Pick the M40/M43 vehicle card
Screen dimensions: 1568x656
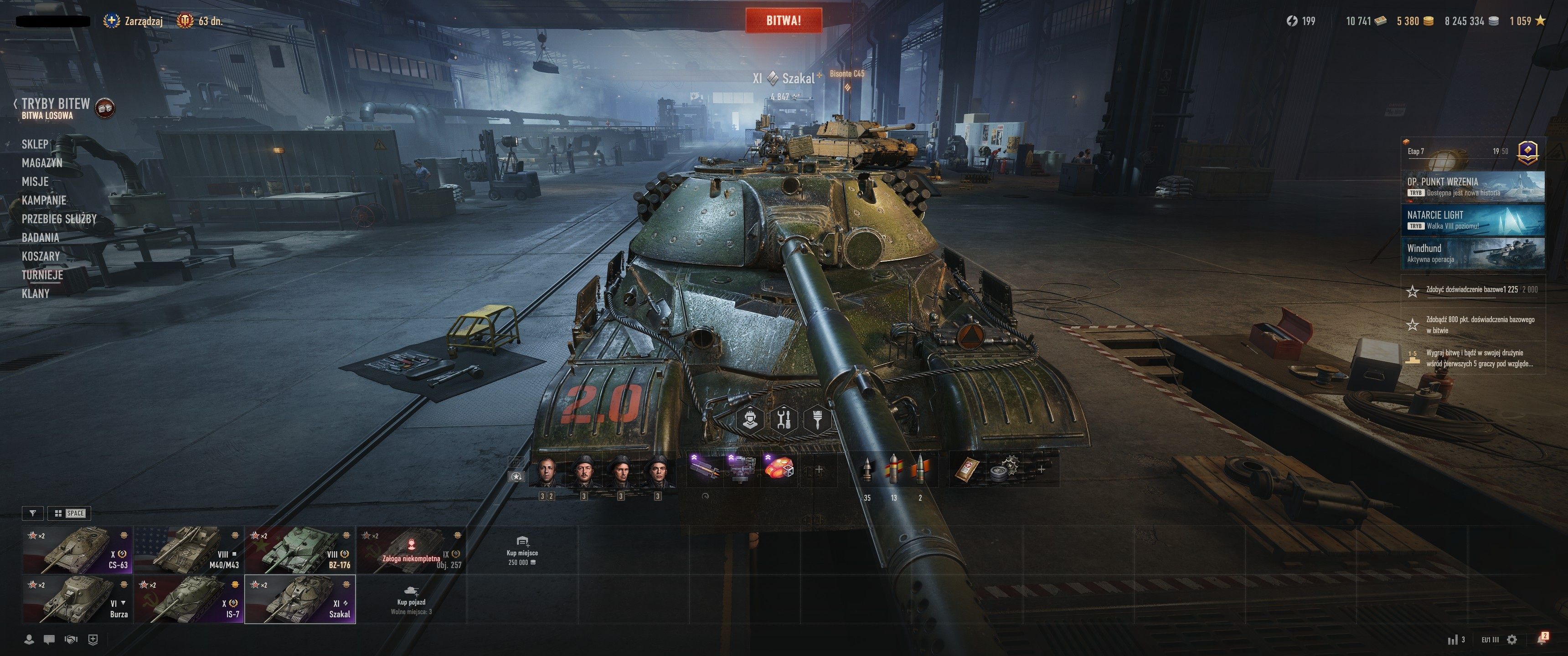tap(189, 550)
